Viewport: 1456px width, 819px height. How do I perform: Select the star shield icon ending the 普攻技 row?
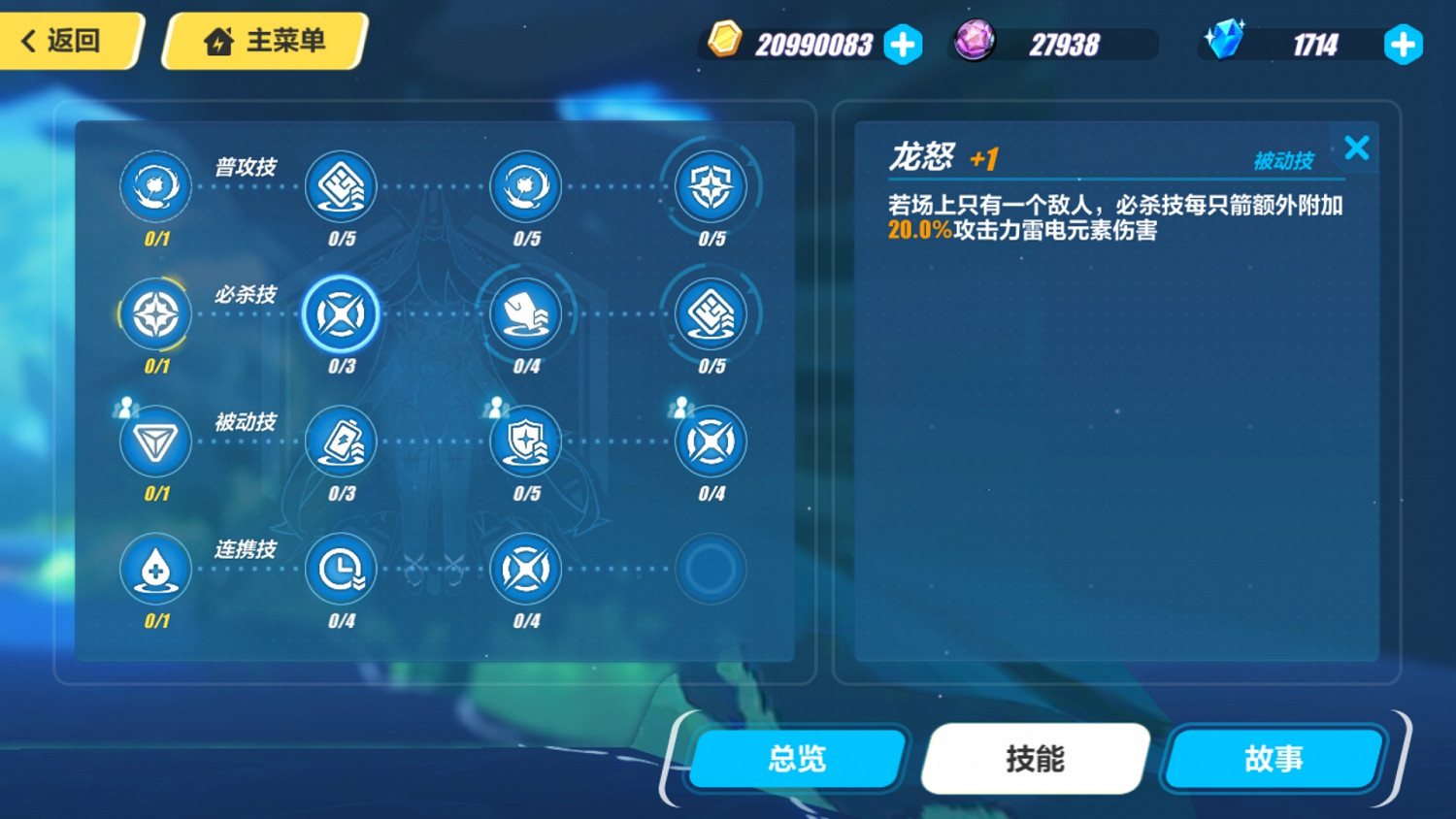pyautogui.click(x=711, y=186)
